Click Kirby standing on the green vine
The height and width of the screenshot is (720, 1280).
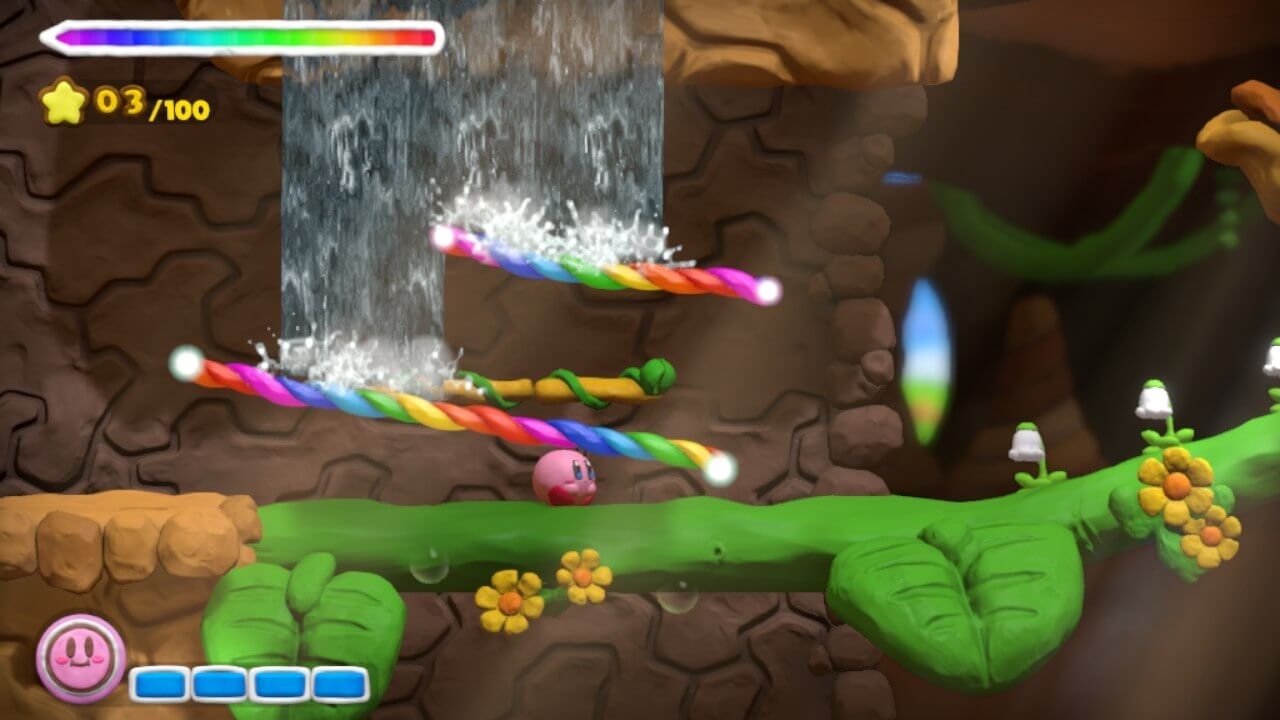[566, 482]
